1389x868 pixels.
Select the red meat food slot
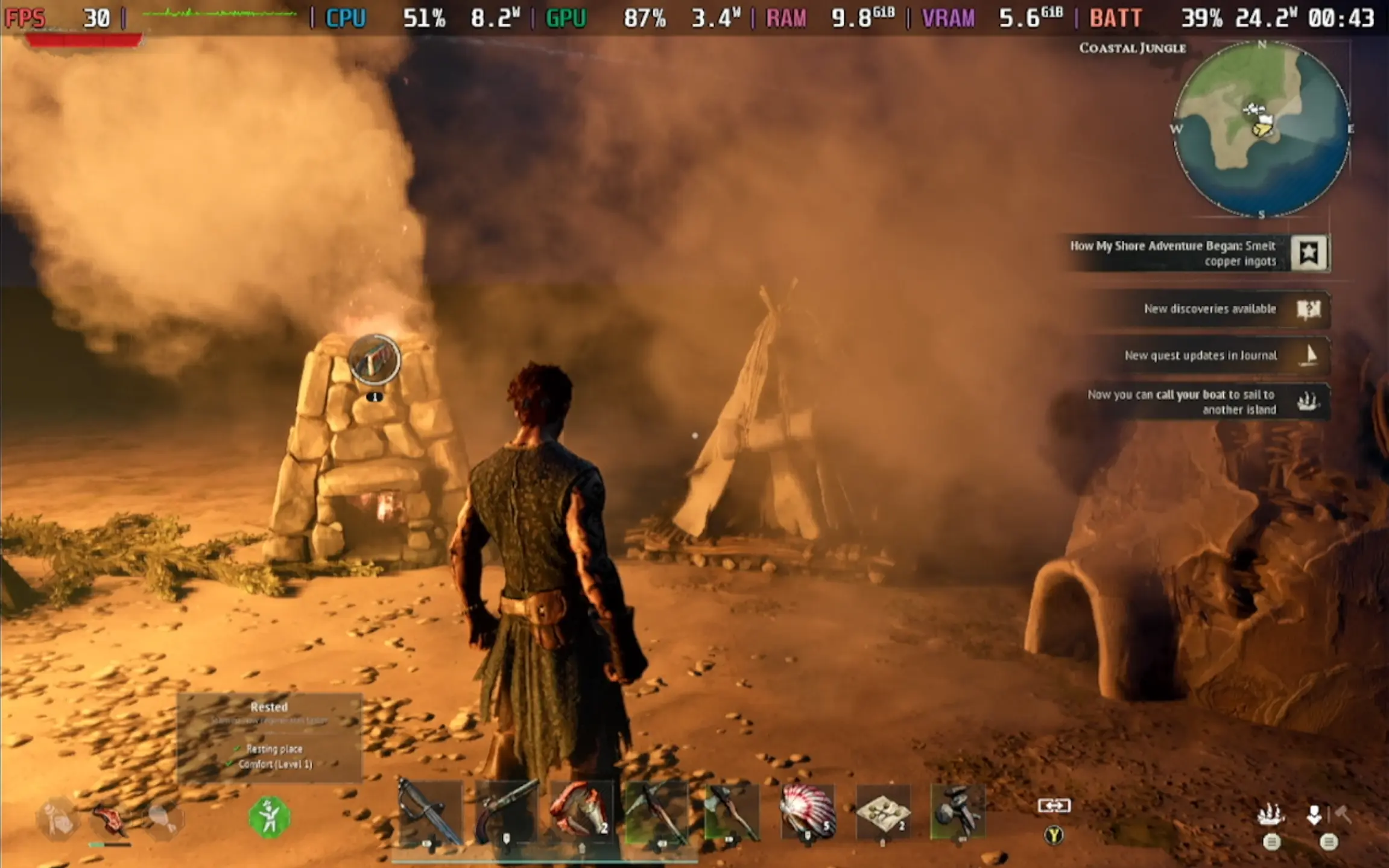109,820
